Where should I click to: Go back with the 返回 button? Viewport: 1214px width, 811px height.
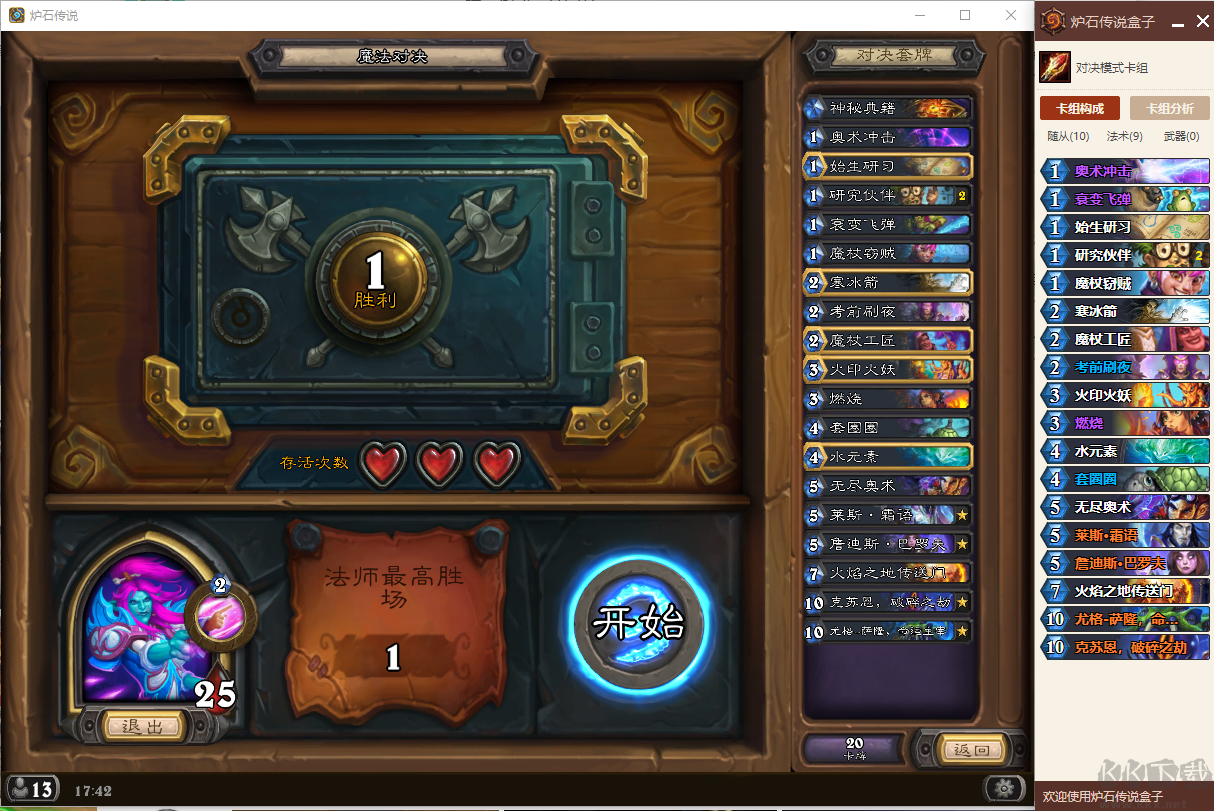[971, 749]
